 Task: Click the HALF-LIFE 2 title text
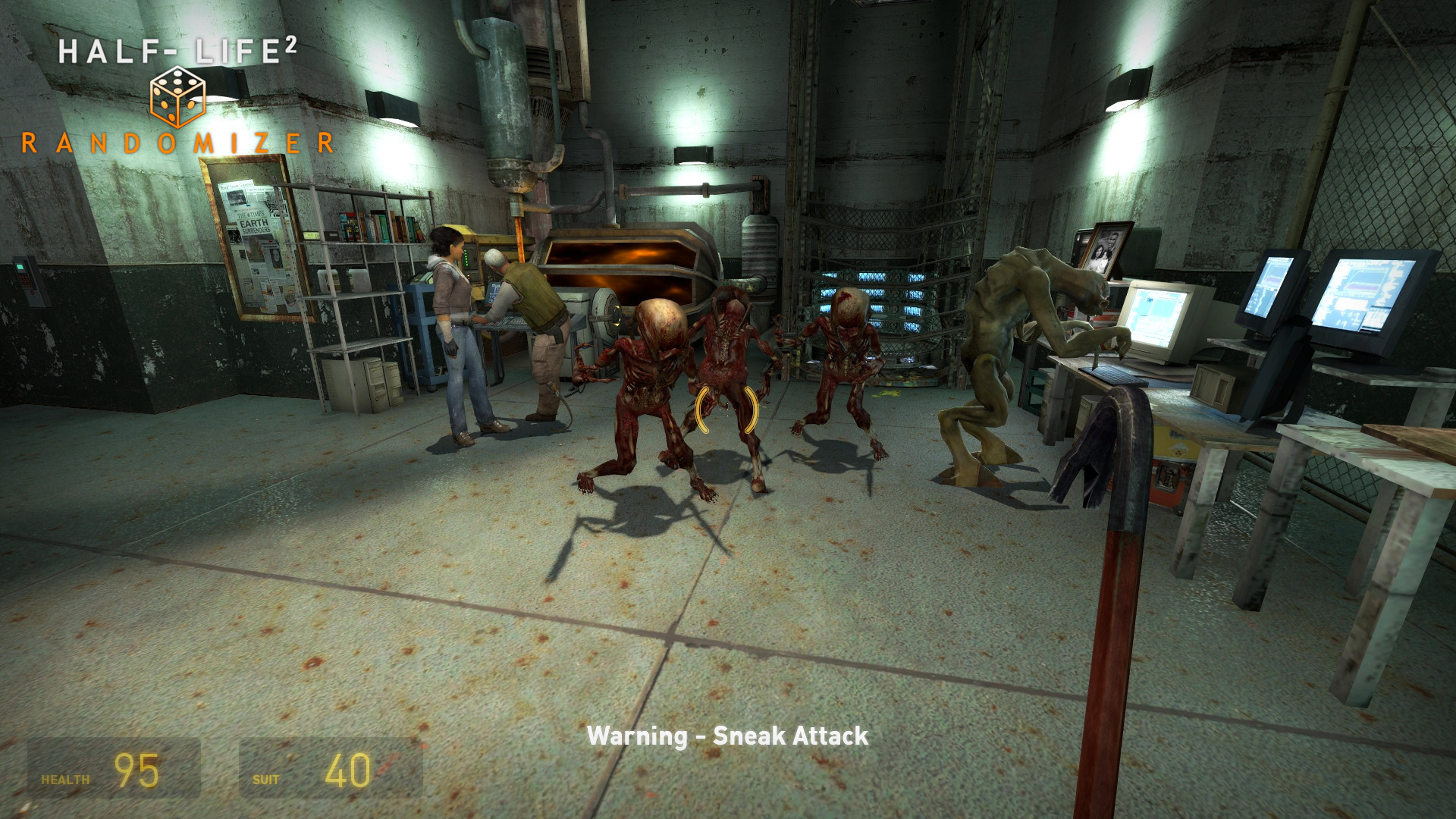click(178, 49)
